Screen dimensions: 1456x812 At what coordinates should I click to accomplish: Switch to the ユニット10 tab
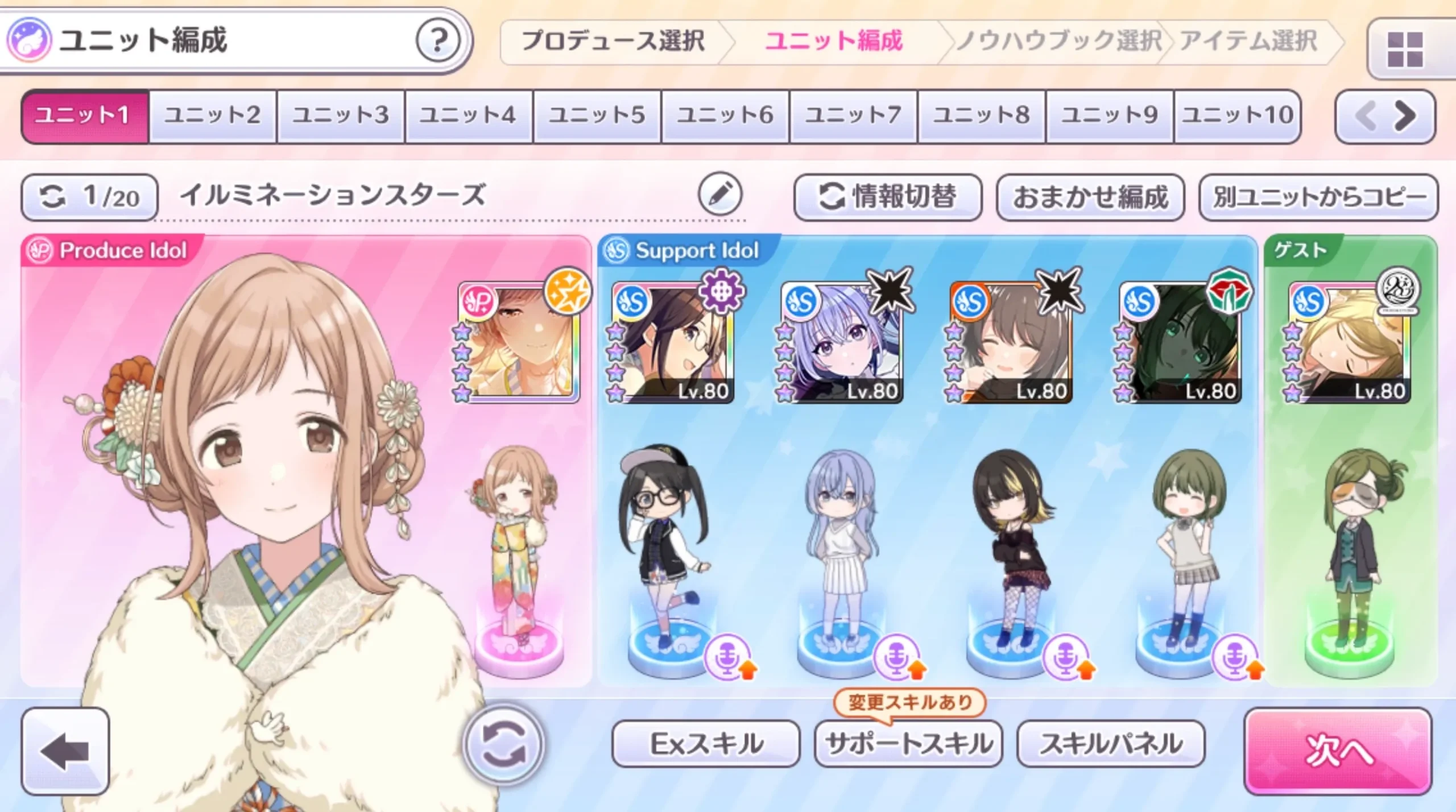pos(1238,115)
